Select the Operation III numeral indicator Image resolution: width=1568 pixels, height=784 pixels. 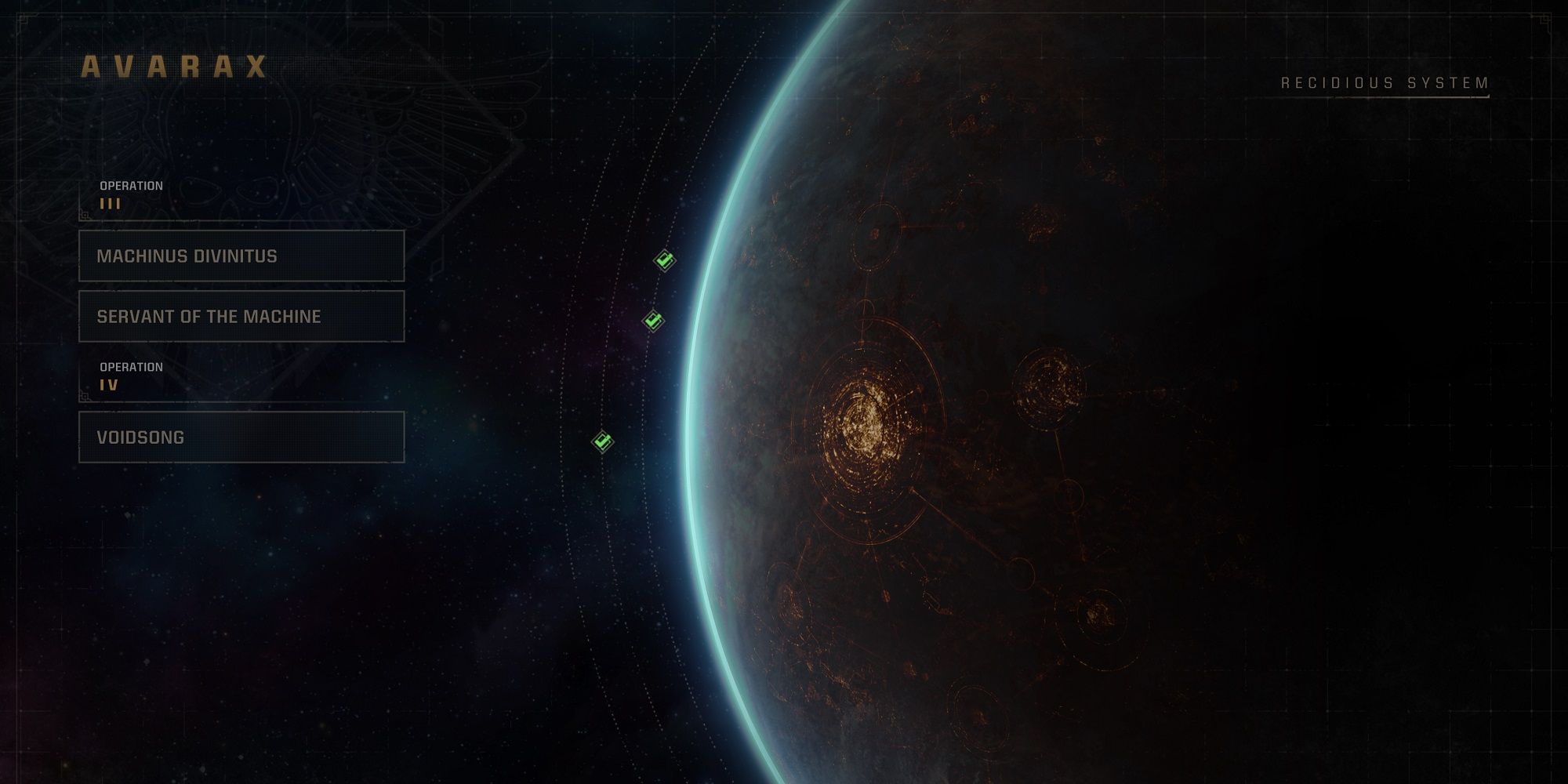[x=111, y=202]
